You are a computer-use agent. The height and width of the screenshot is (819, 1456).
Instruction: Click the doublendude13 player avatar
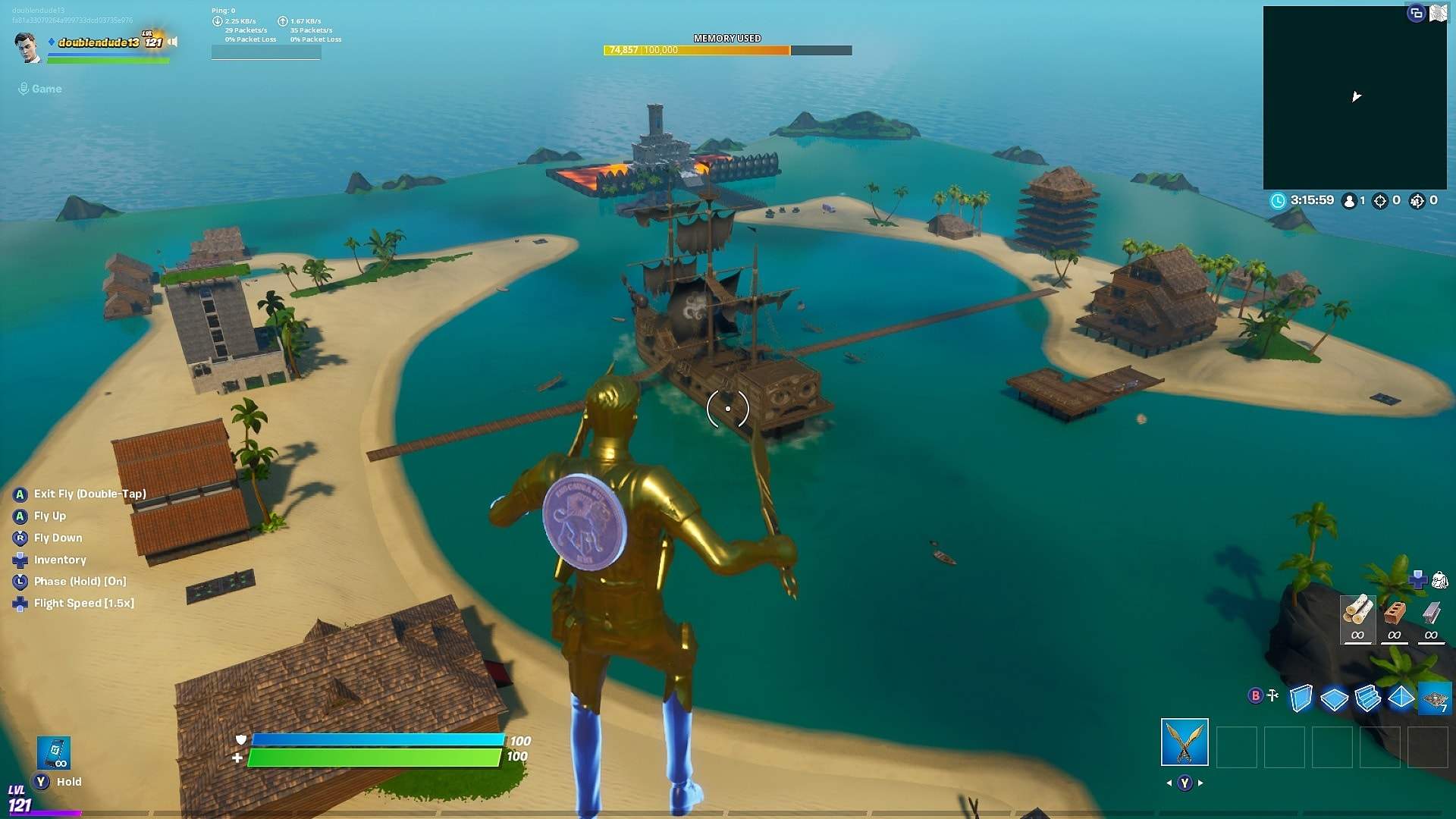28,47
